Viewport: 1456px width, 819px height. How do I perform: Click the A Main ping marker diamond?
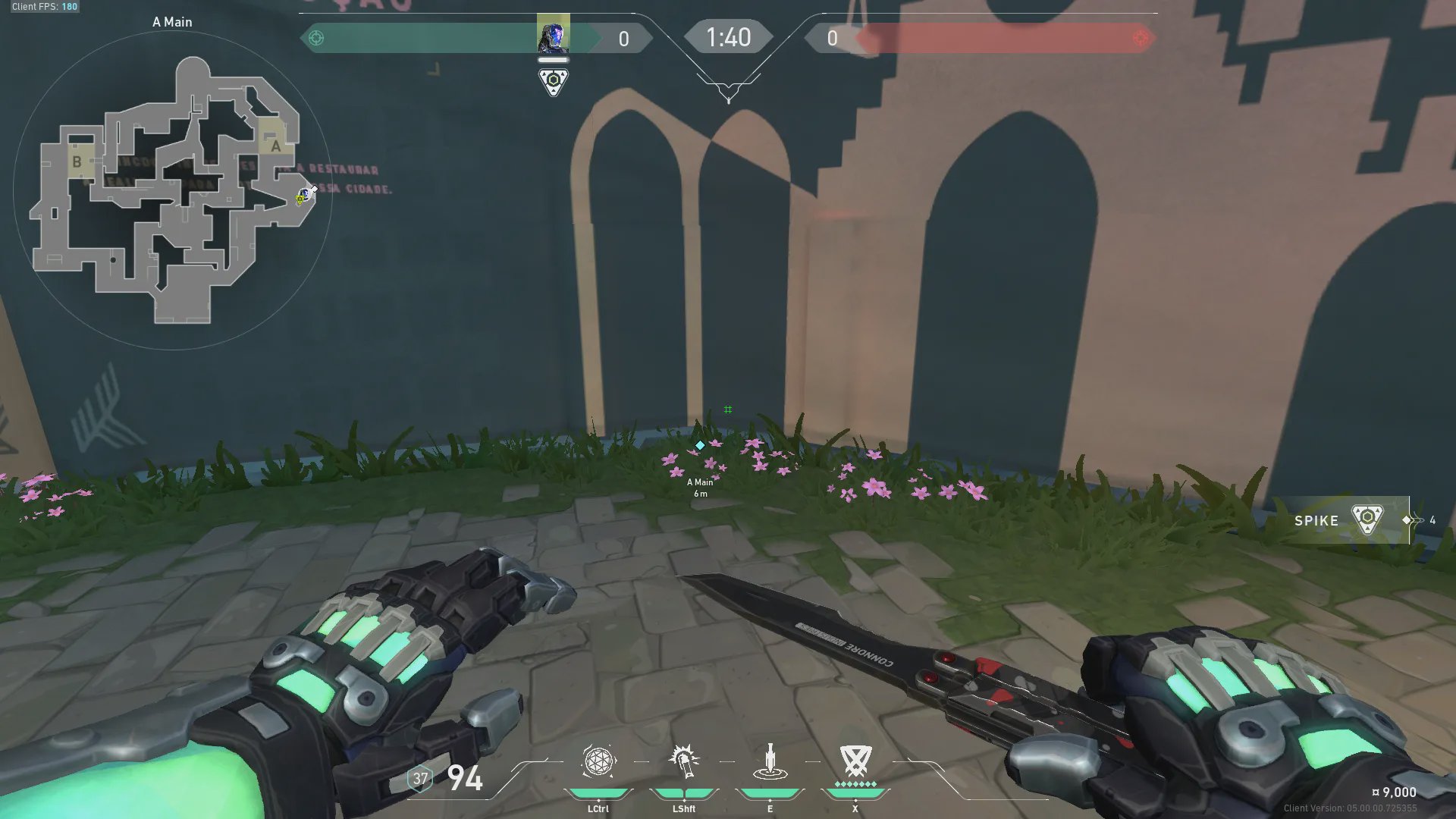click(700, 446)
